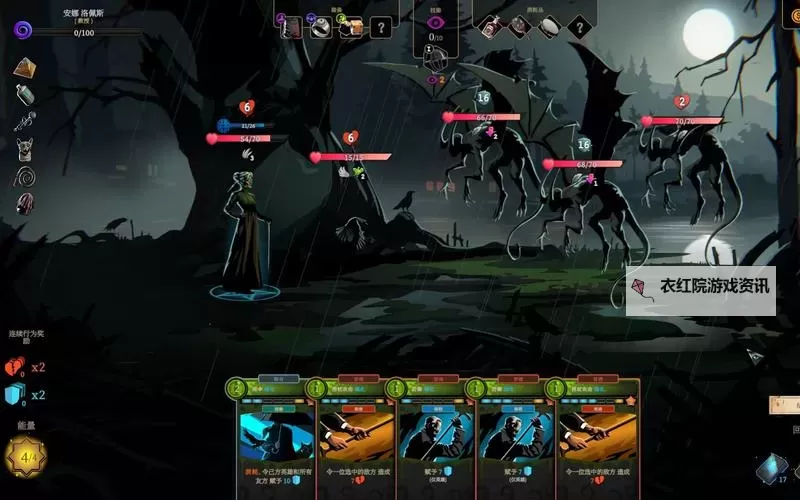Click the metal flask relic icon
Screen dimensions: 800x500
pos(25,95)
